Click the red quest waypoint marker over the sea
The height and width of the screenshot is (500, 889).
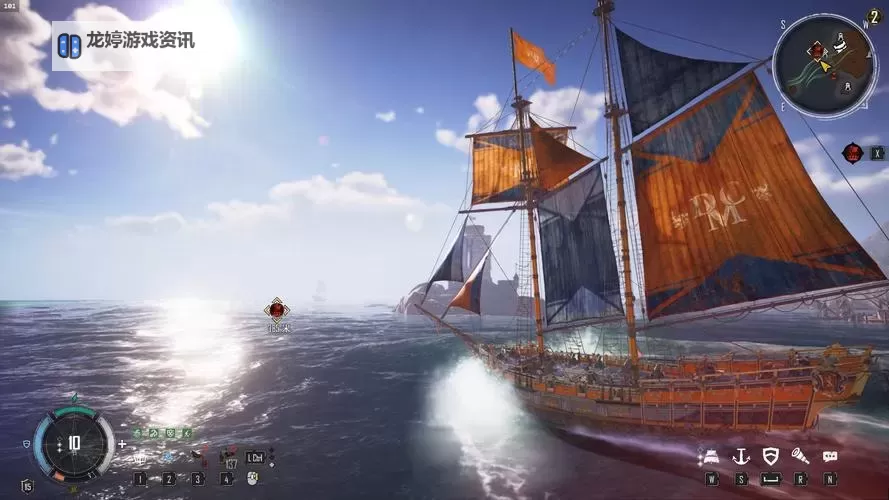coord(277,310)
